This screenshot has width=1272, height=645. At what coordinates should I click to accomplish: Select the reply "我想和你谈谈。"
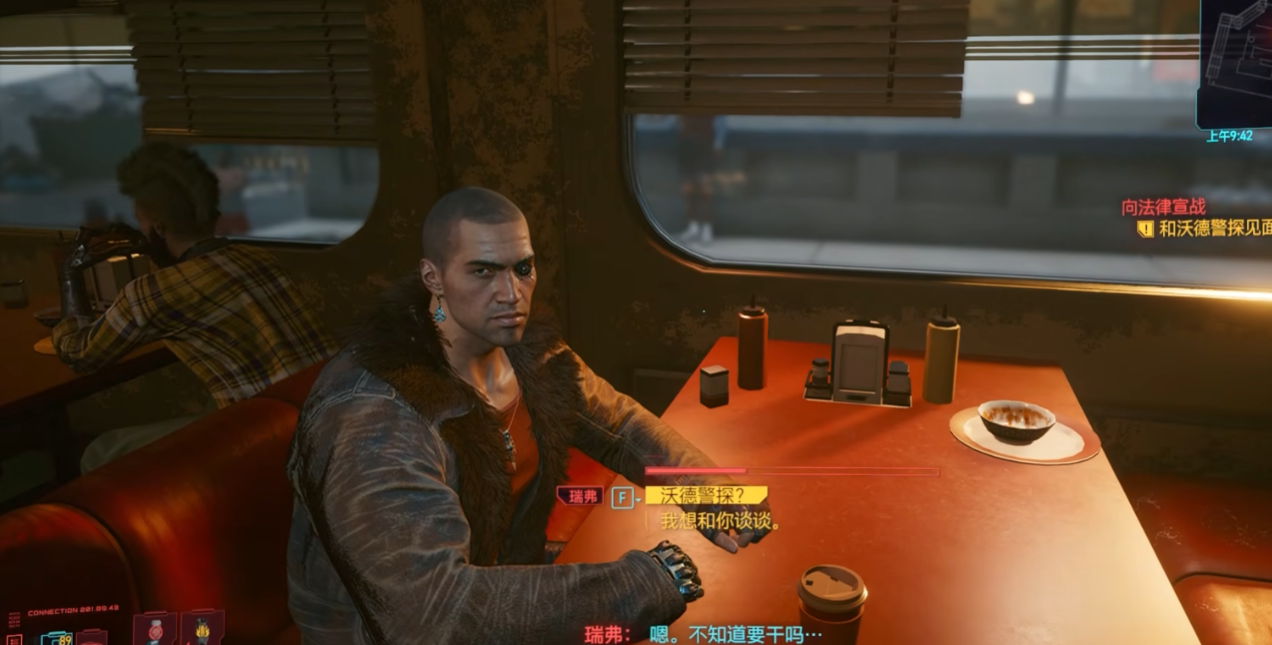(x=720, y=521)
